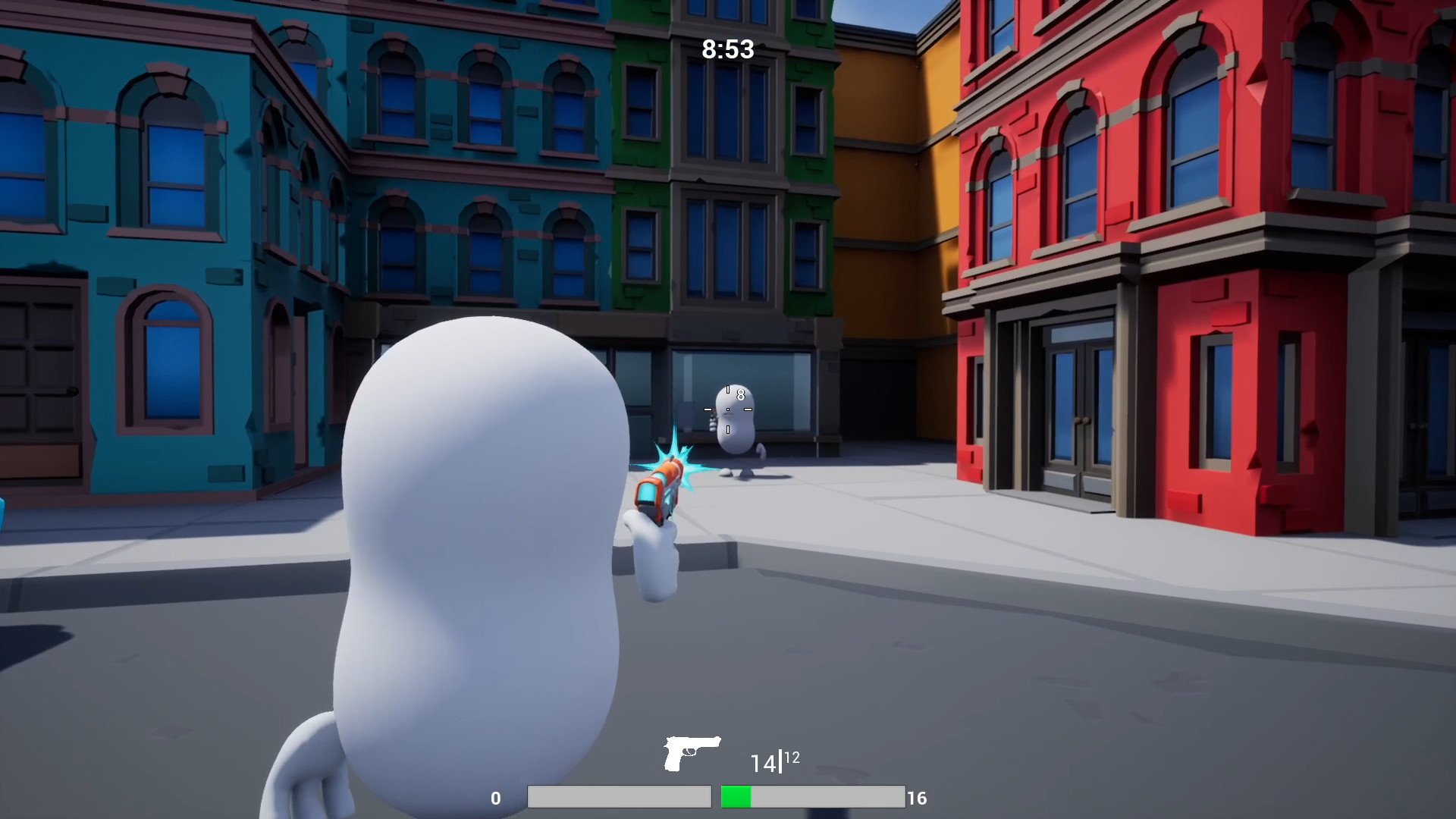Click the score label showing 16
Viewport: 1456px width, 819px height.
918,798
